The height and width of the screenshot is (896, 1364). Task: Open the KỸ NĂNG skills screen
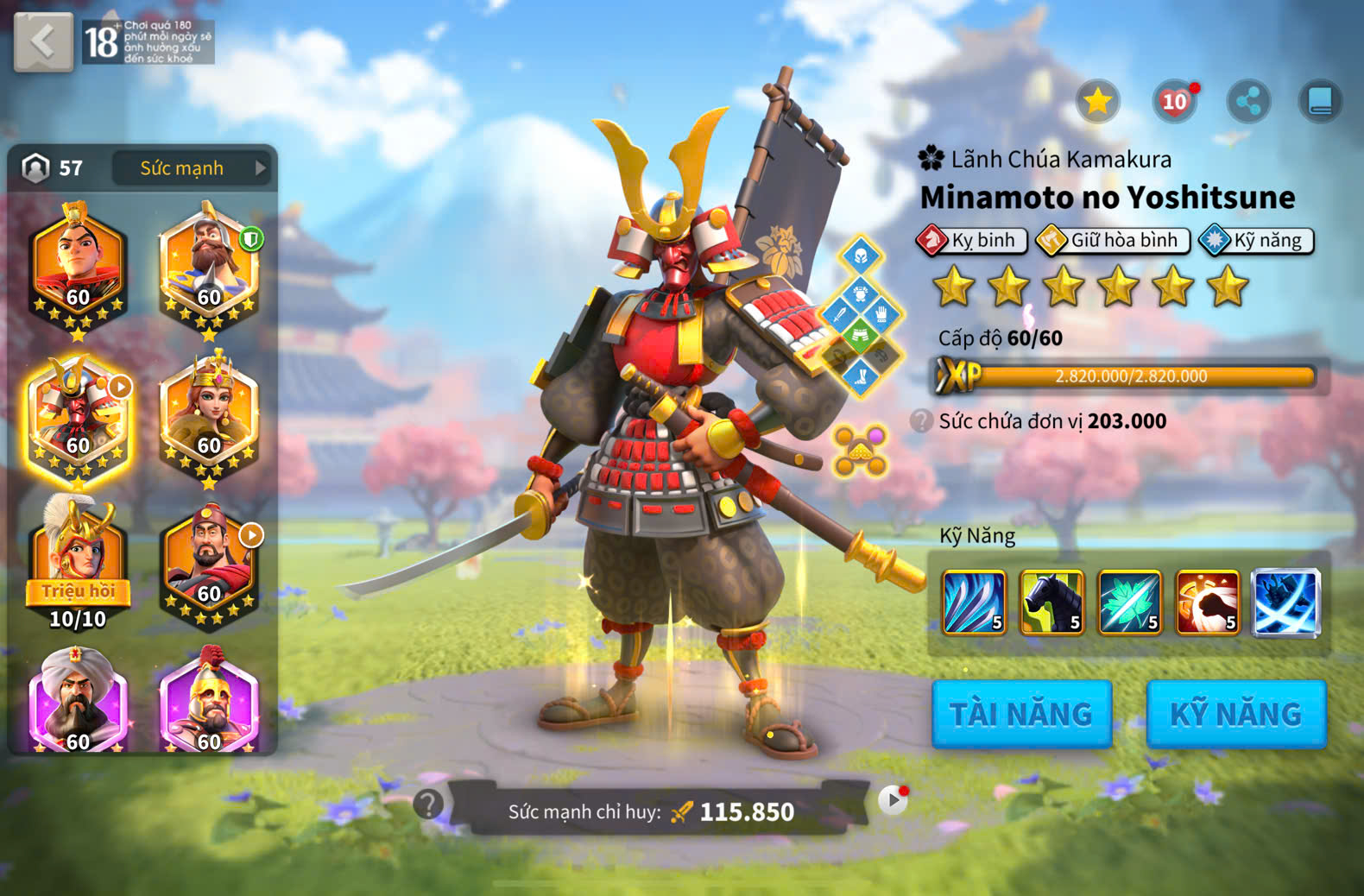[1235, 714]
